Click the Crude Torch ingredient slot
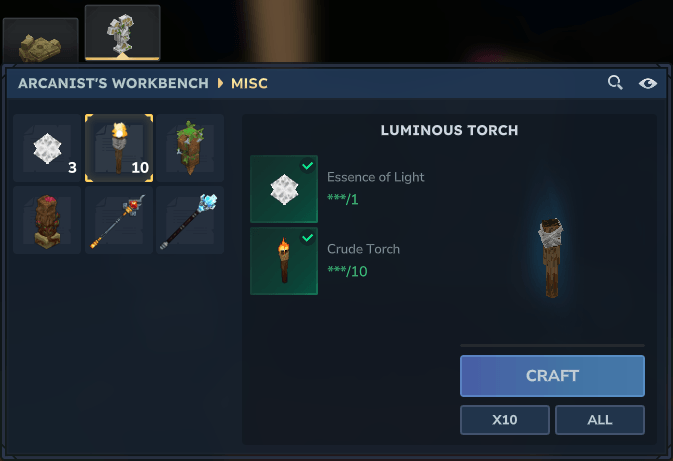 coord(284,261)
